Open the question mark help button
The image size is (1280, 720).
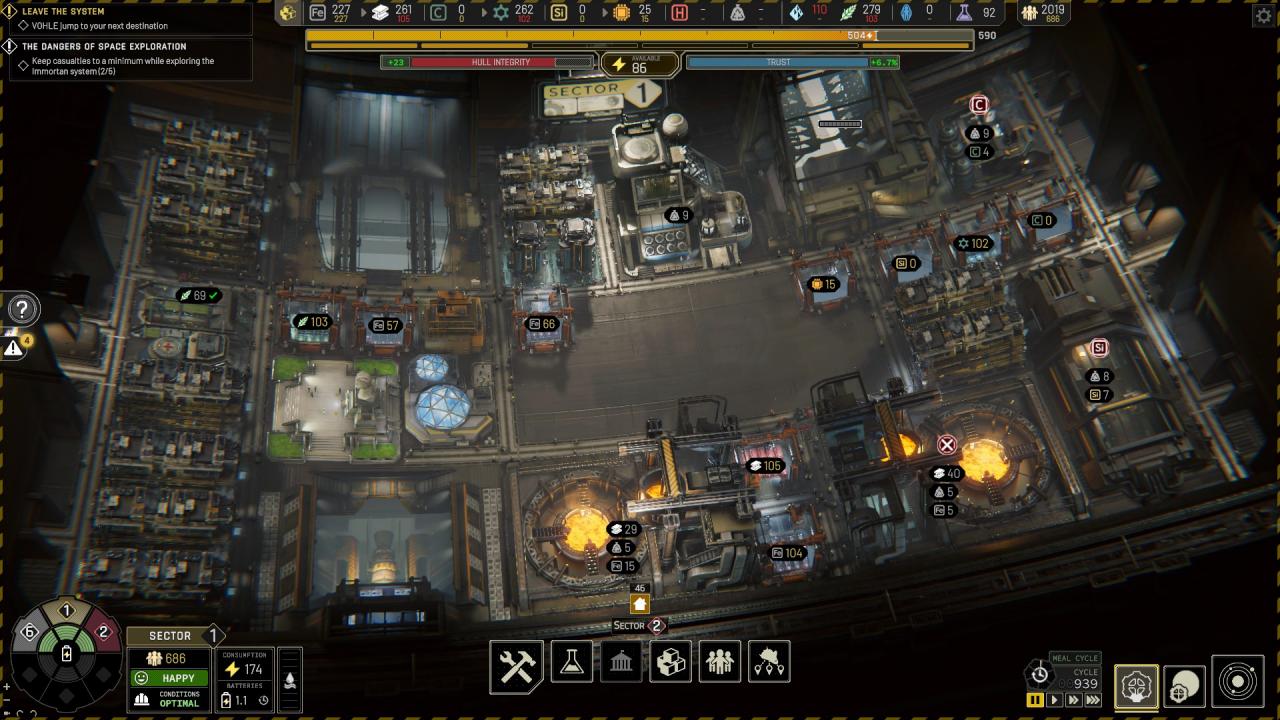(x=22, y=309)
